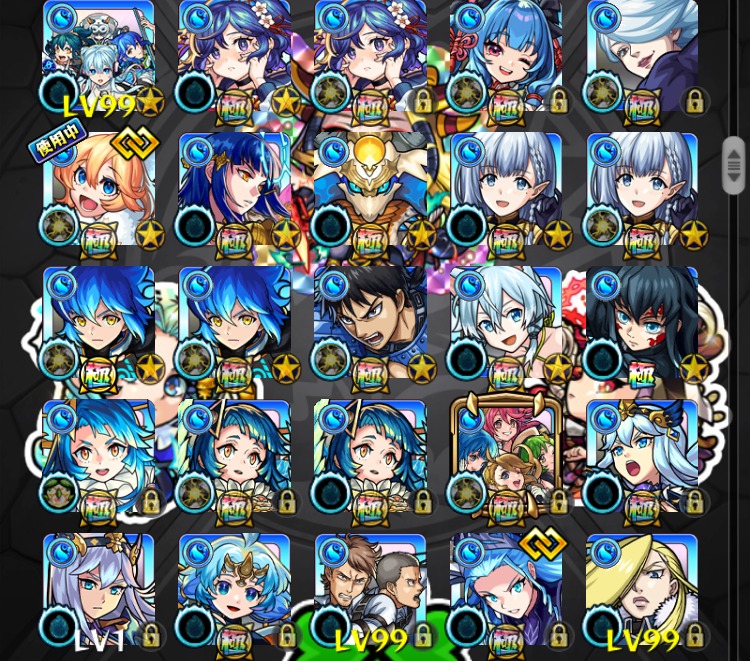Open the gold-framed group character tile
The width and height of the screenshot is (750, 661).
(506, 456)
